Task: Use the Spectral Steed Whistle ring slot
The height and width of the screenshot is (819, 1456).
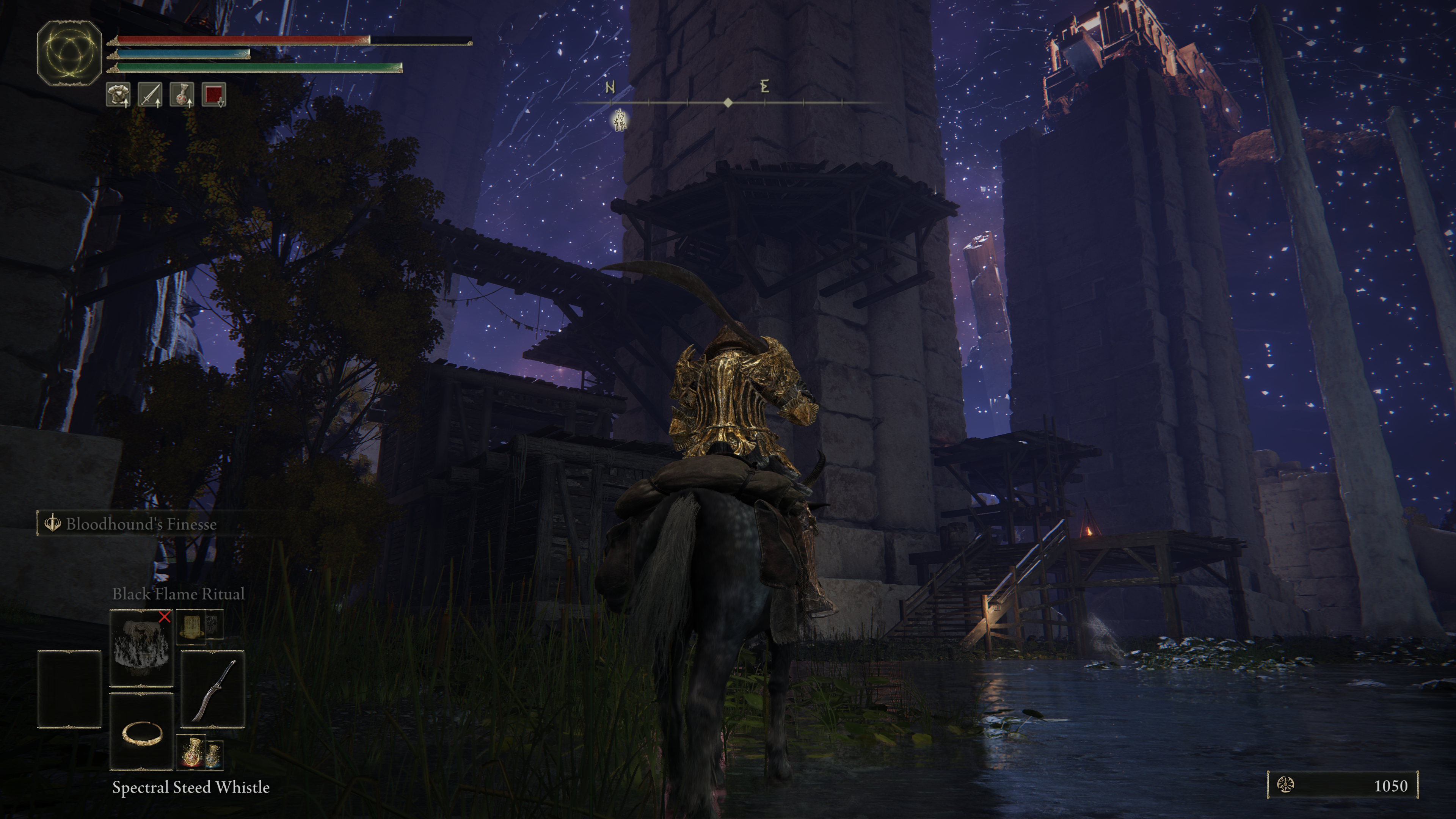Action: (141, 733)
